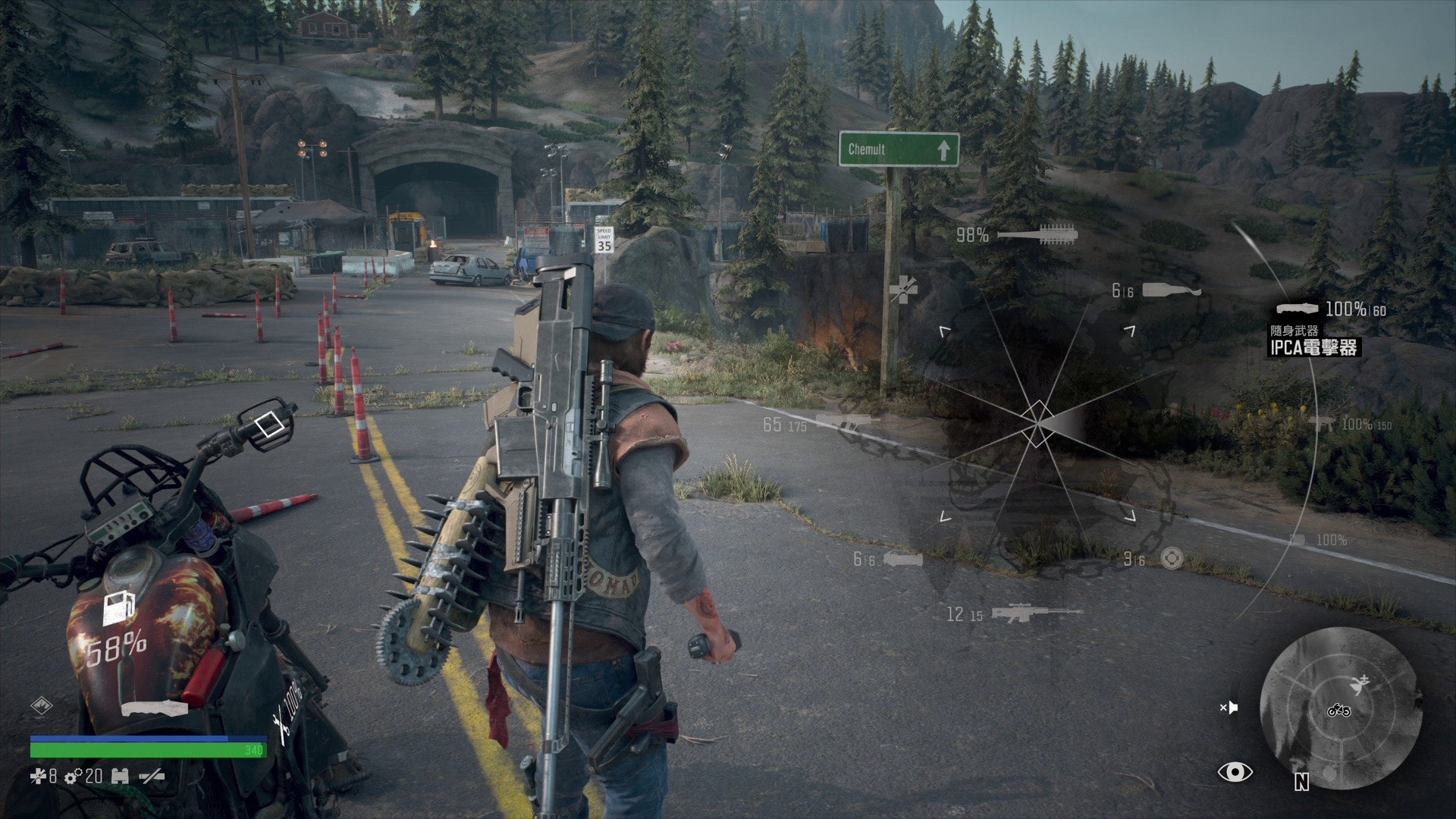The image size is (1456, 819).
Task: Select the scoped sniper rifle slot
Action: [1037, 613]
